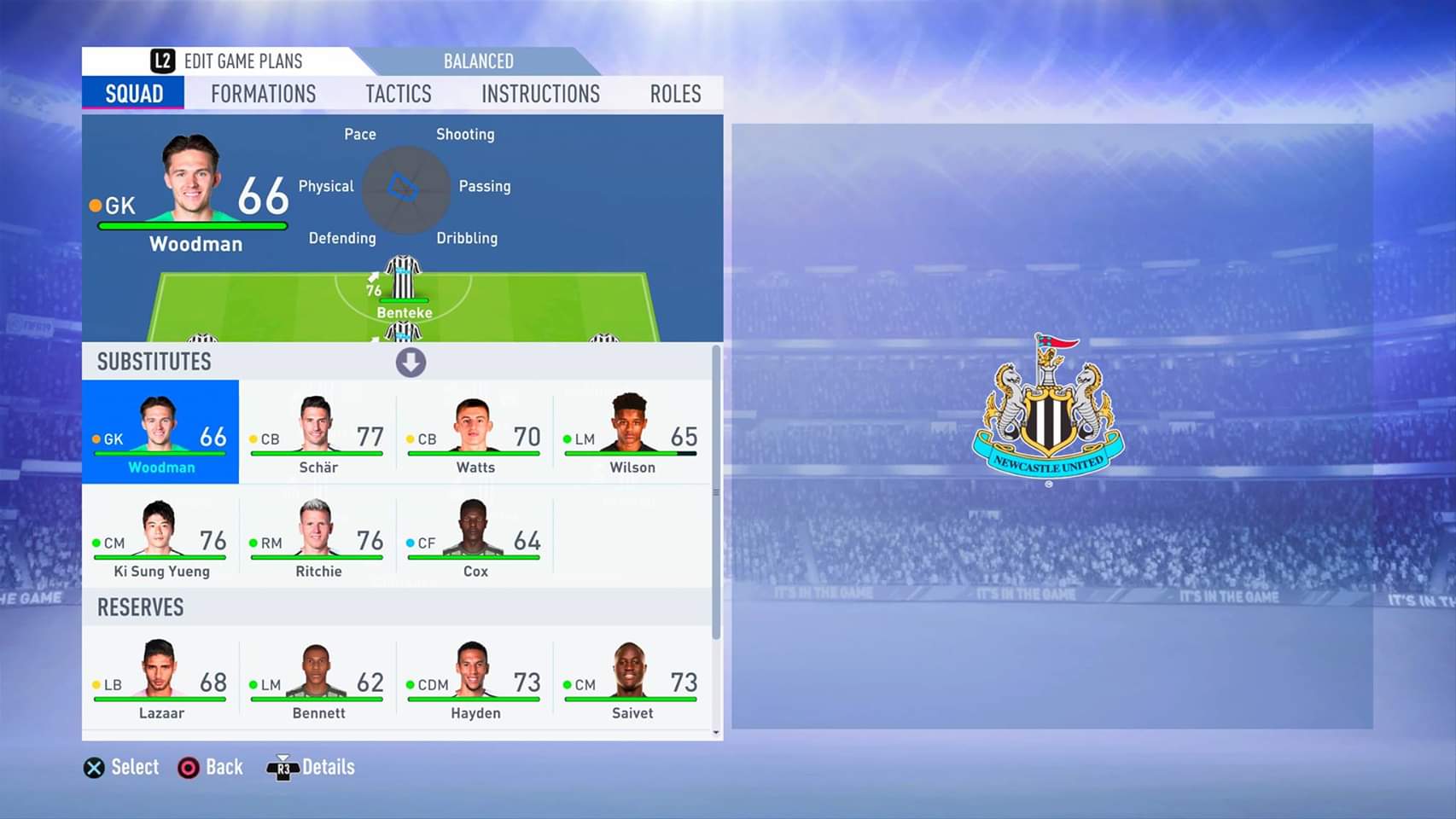The width and height of the screenshot is (1456, 819).
Task: Select reserve CDM Hayden
Action: 475,679
